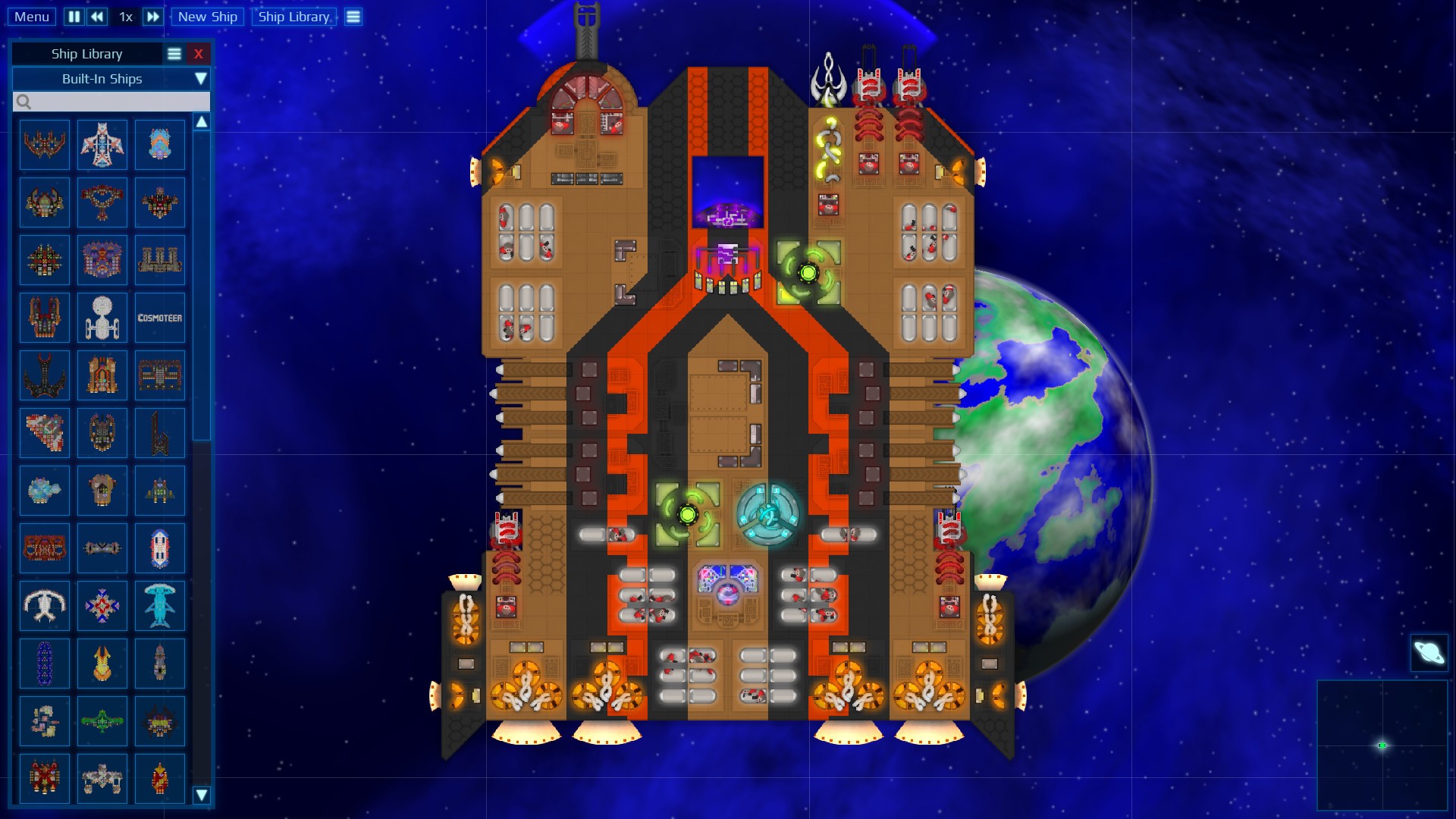1456x819 pixels.
Task: Select the Enterprise-style ship thumbnail
Action: click(102, 317)
